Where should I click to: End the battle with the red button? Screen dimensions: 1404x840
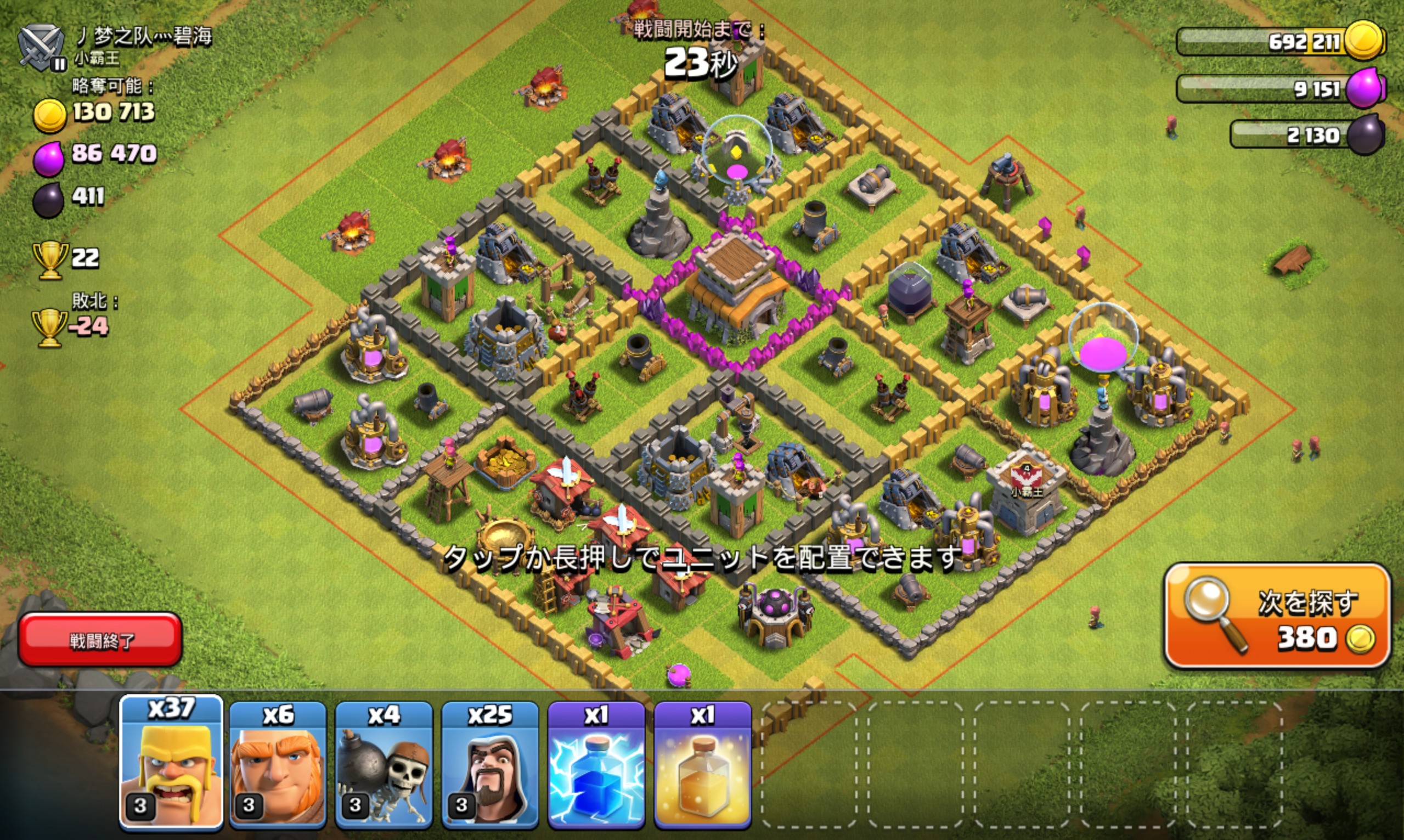pyautogui.click(x=100, y=640)
